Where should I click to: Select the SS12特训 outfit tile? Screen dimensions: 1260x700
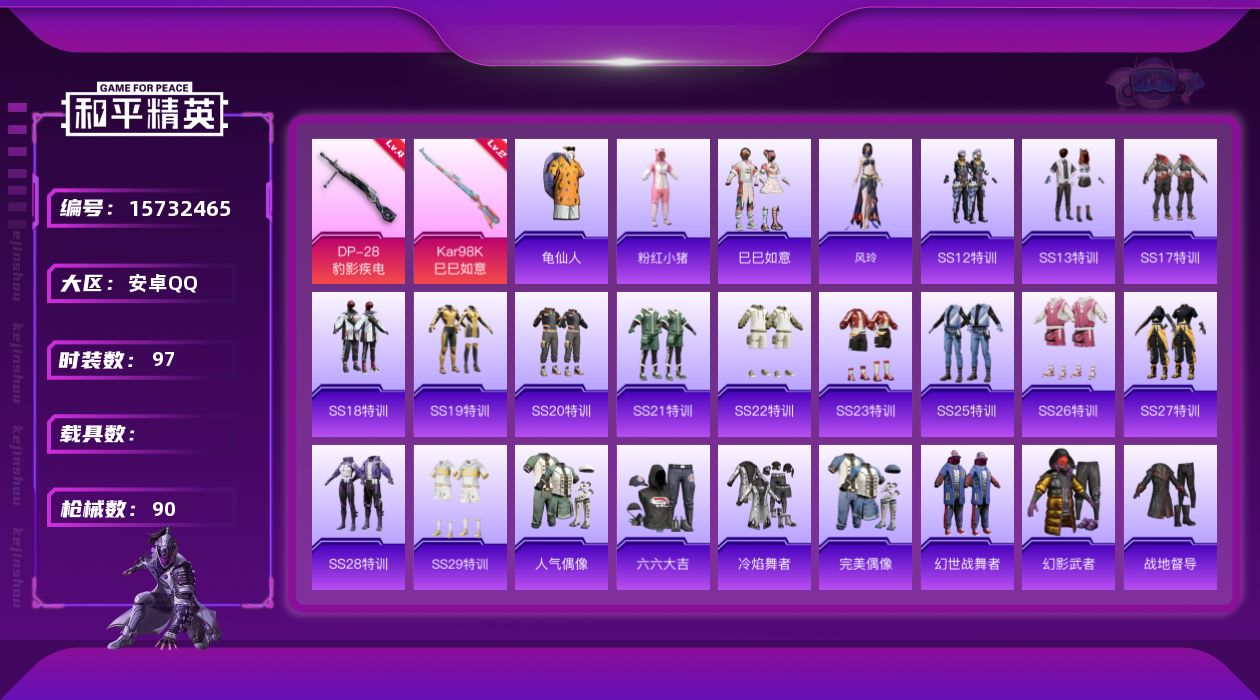tap(967, 210)
